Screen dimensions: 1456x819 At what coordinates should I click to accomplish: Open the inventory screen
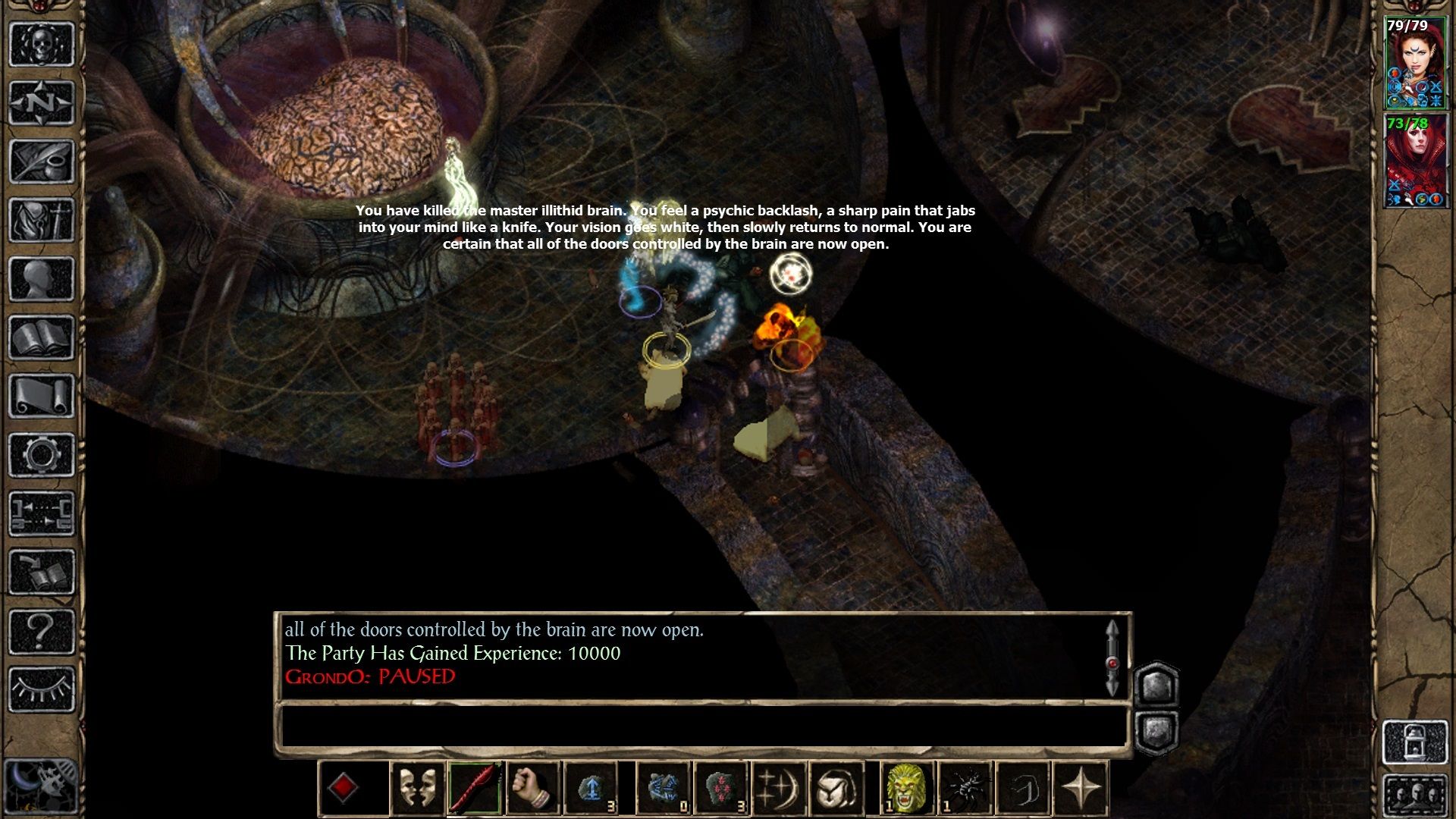[42, 220]
